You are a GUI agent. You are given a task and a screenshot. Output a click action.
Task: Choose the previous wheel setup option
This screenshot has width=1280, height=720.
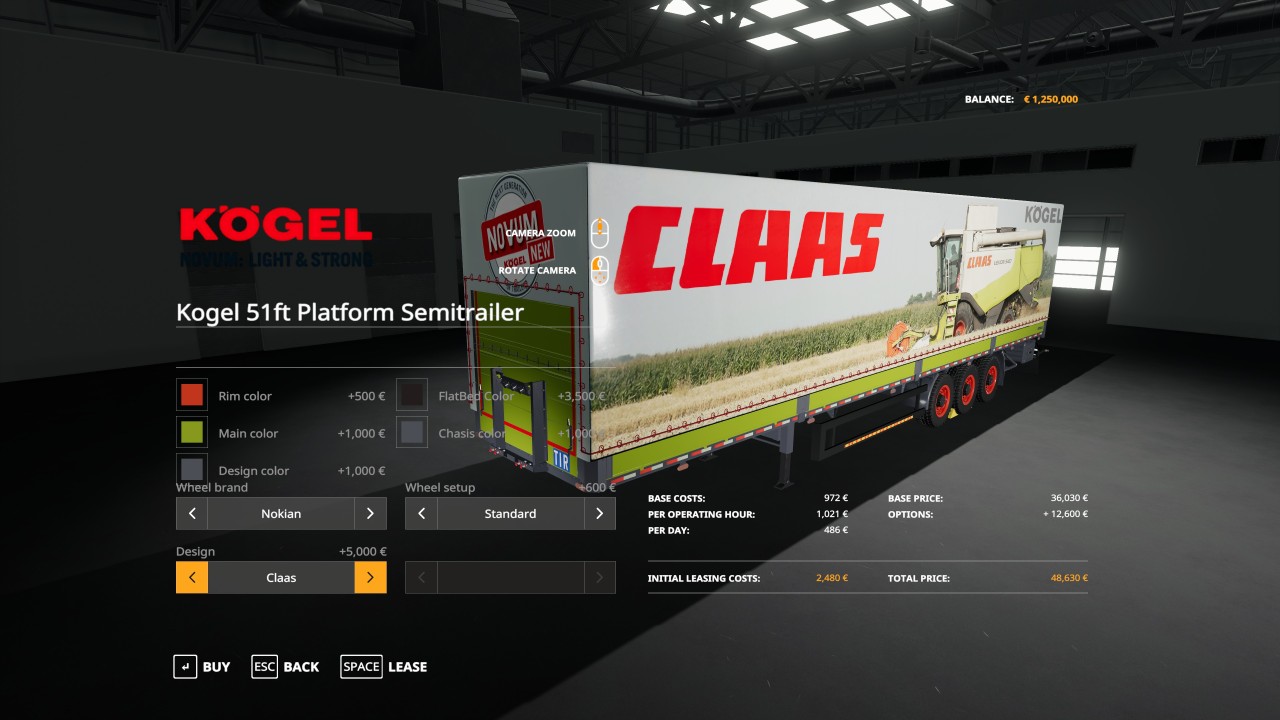421,514
